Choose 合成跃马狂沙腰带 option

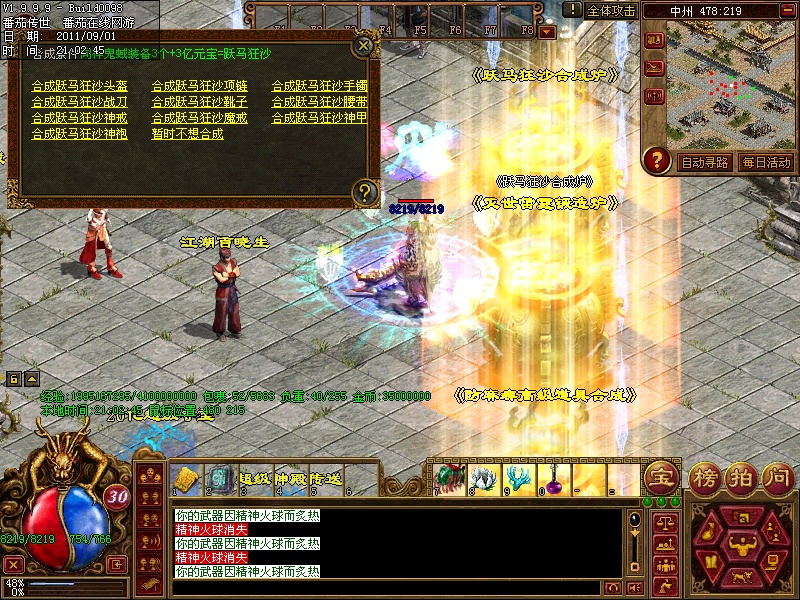(320, 102)
